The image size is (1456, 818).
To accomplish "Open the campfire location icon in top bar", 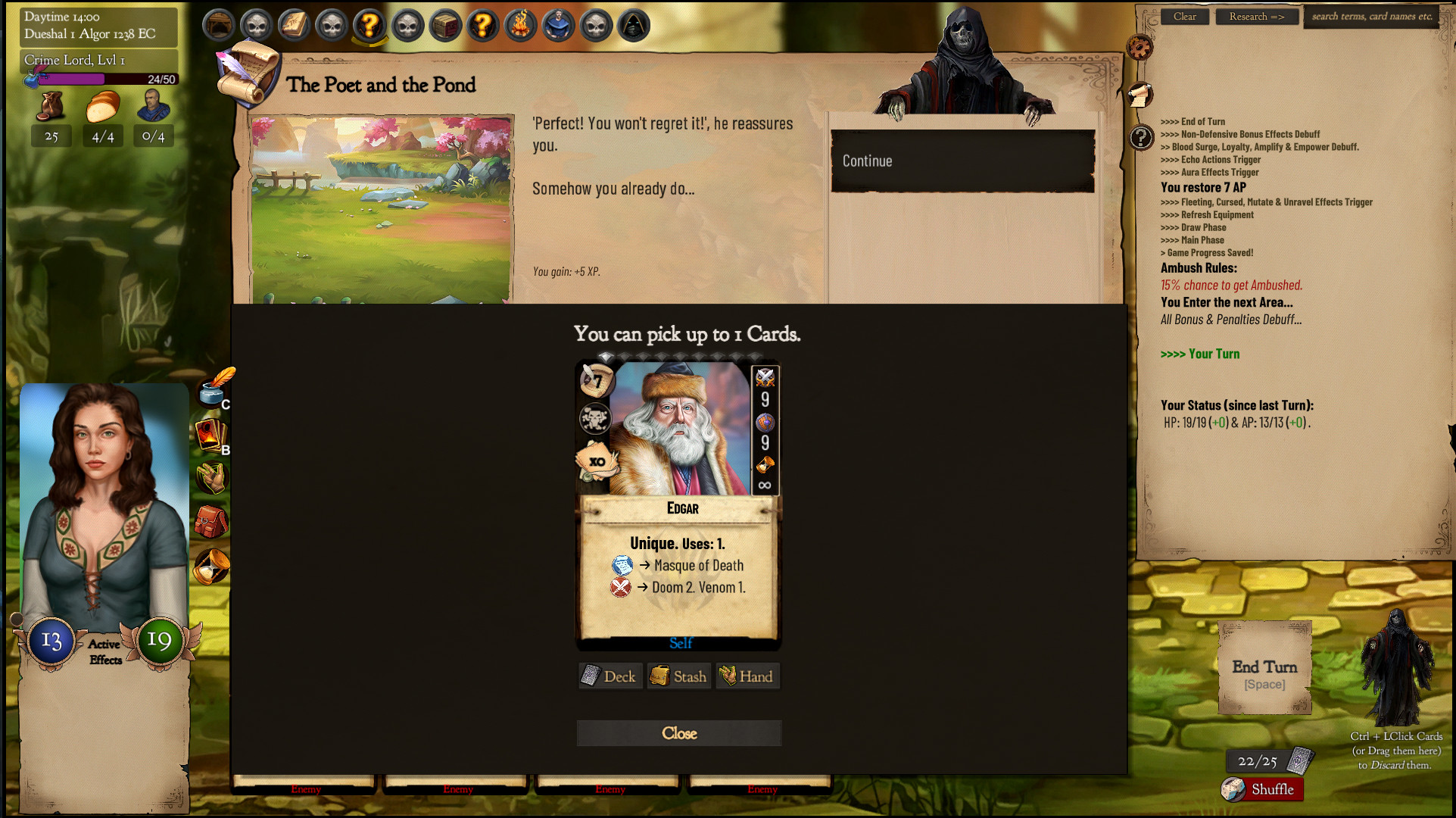I will (x=520, y=25).
